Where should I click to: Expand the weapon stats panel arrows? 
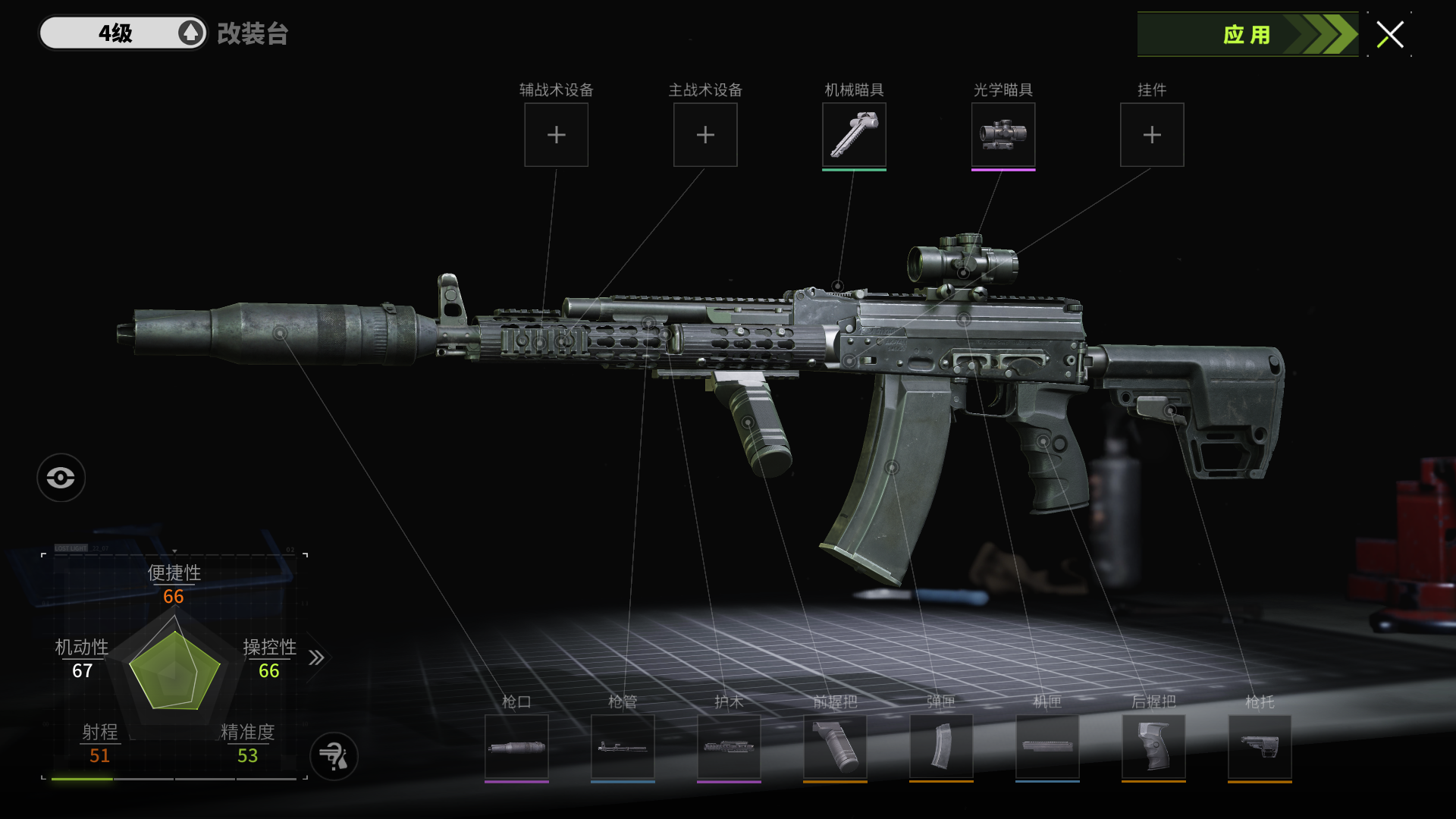[x=316, y=657]
